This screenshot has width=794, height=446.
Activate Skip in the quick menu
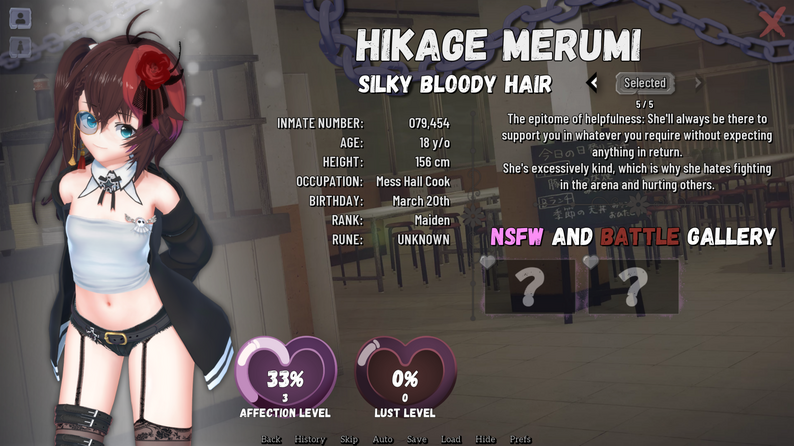point(349,439)
